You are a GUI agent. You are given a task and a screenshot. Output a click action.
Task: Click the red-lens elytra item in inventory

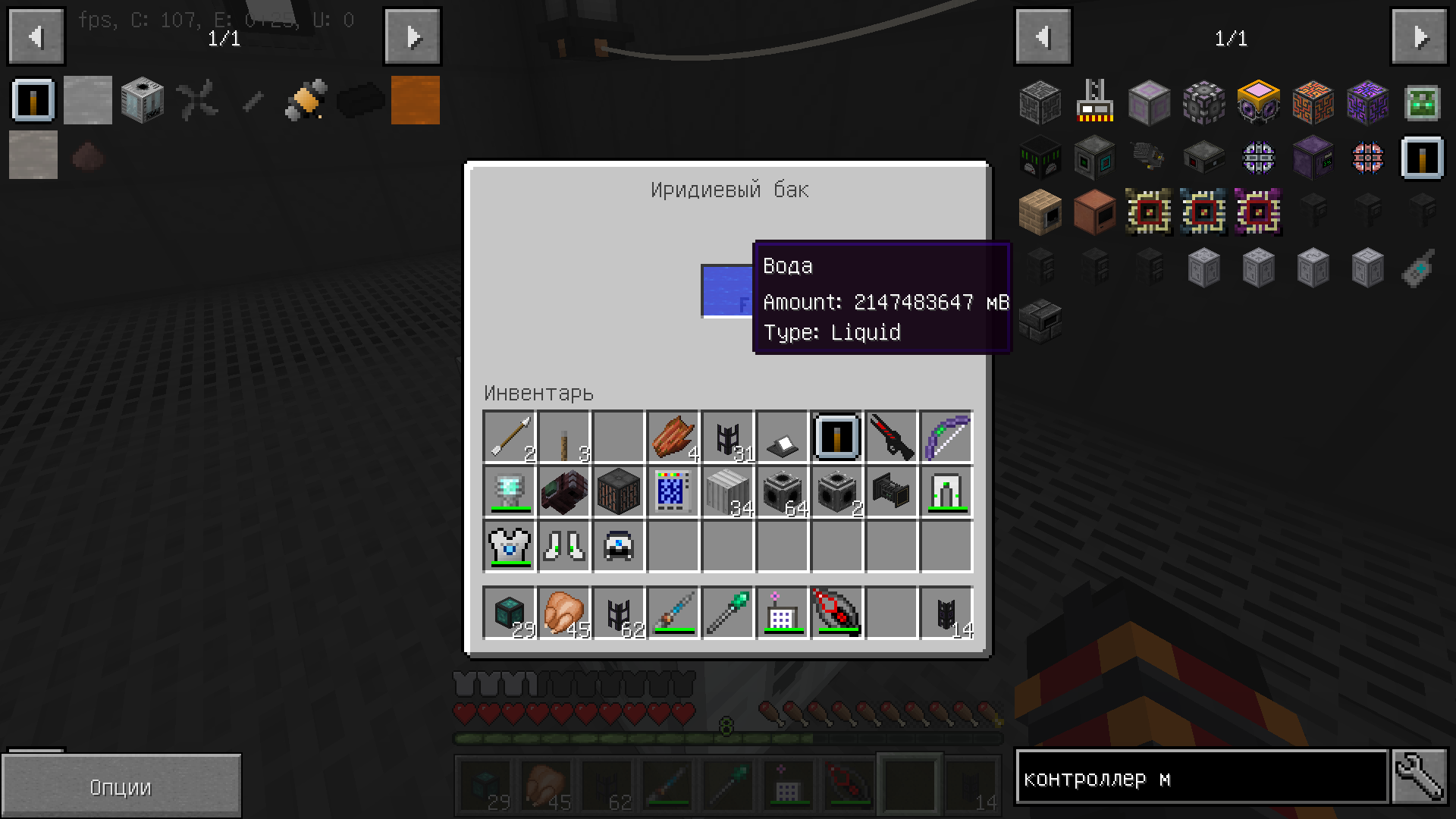[836, 613]
